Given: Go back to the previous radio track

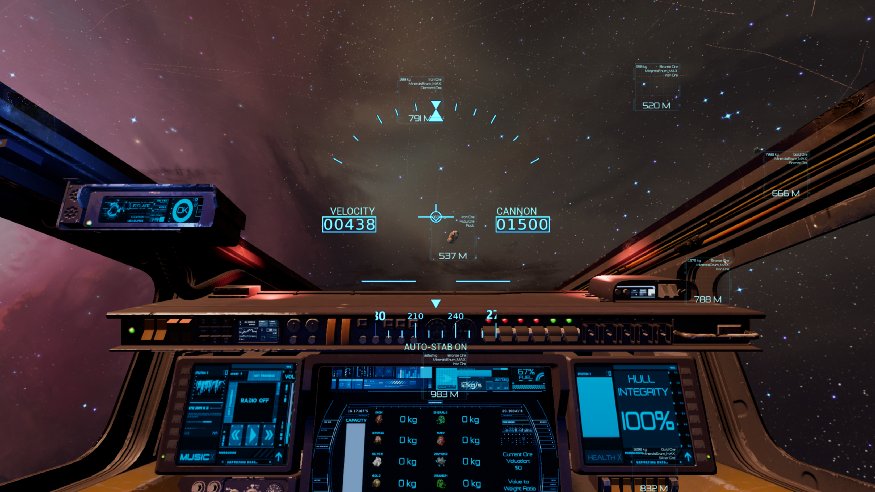Looking at the screenshot, I should tap(237, 435).
